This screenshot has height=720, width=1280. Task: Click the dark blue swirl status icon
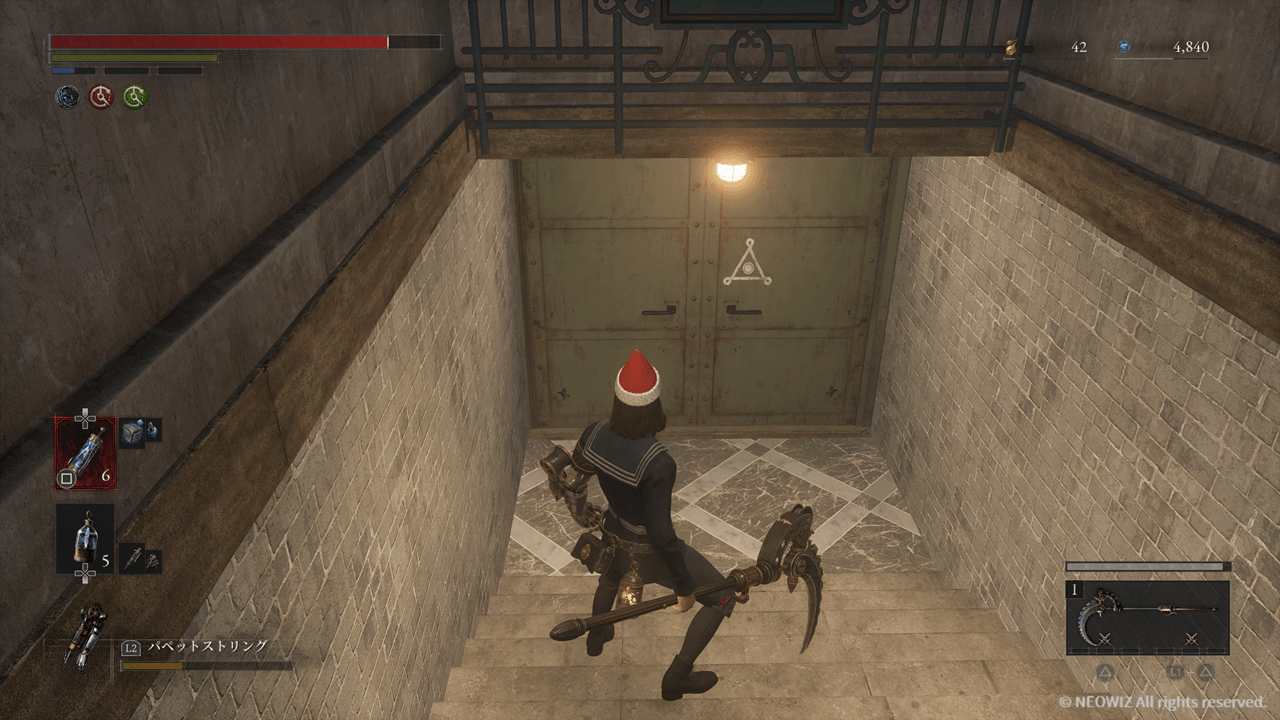pyautogui.click(x=67, y=97)
